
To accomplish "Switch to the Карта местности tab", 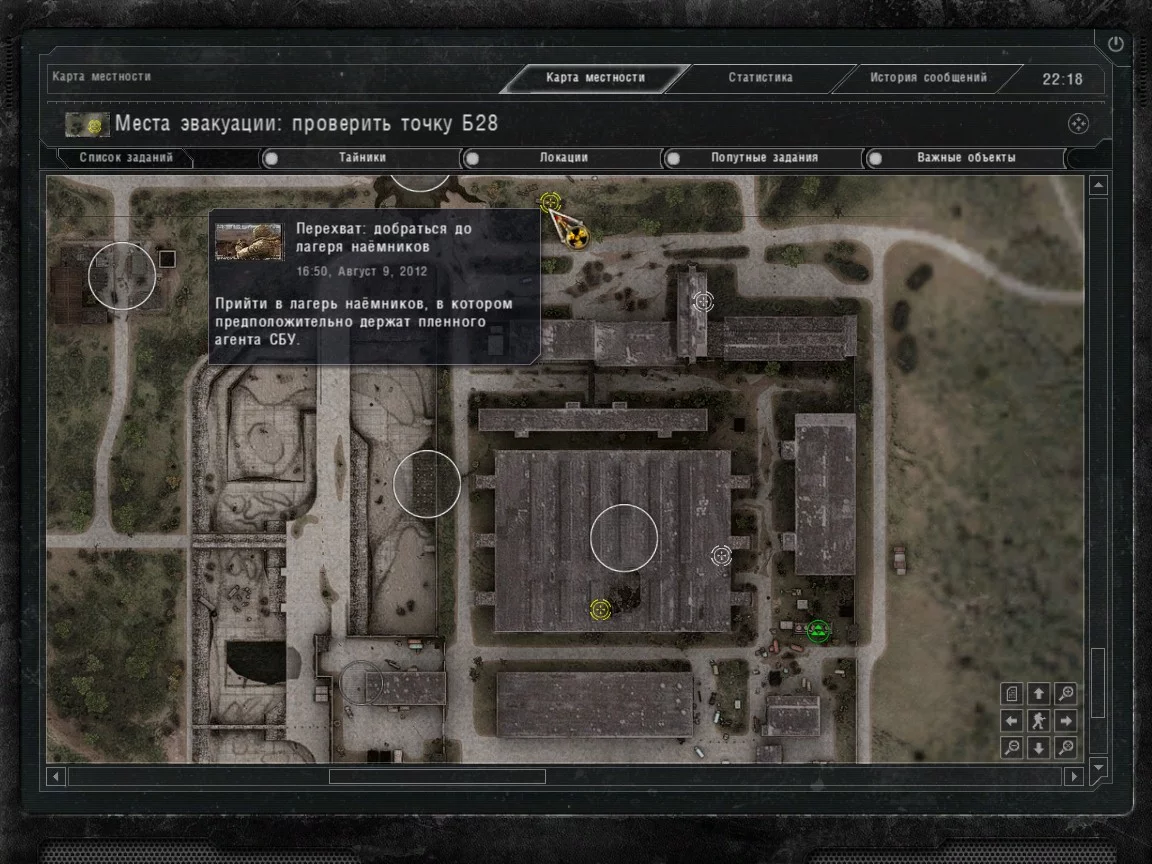I will 596,78.
